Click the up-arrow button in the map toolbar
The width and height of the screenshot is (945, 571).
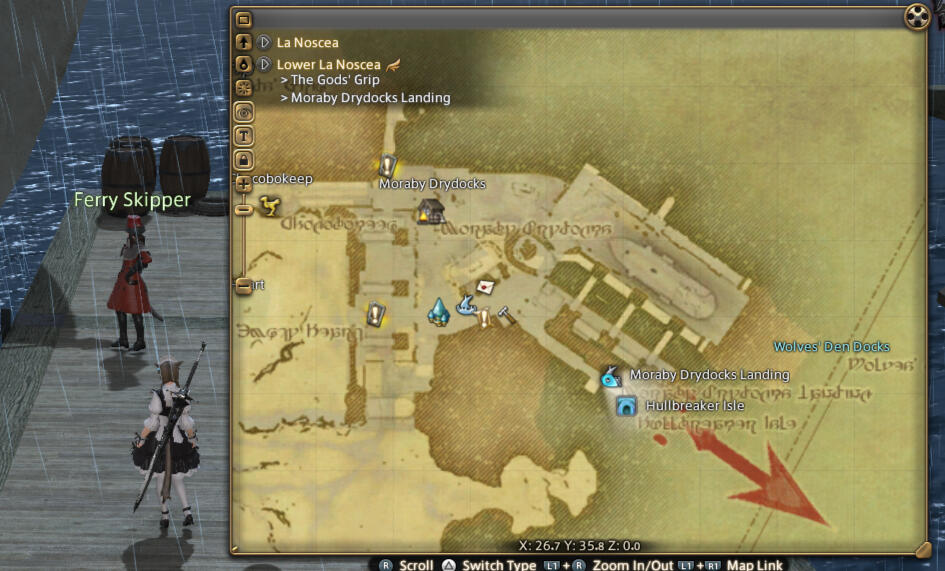pyautogui.click(x=243, y=43)
